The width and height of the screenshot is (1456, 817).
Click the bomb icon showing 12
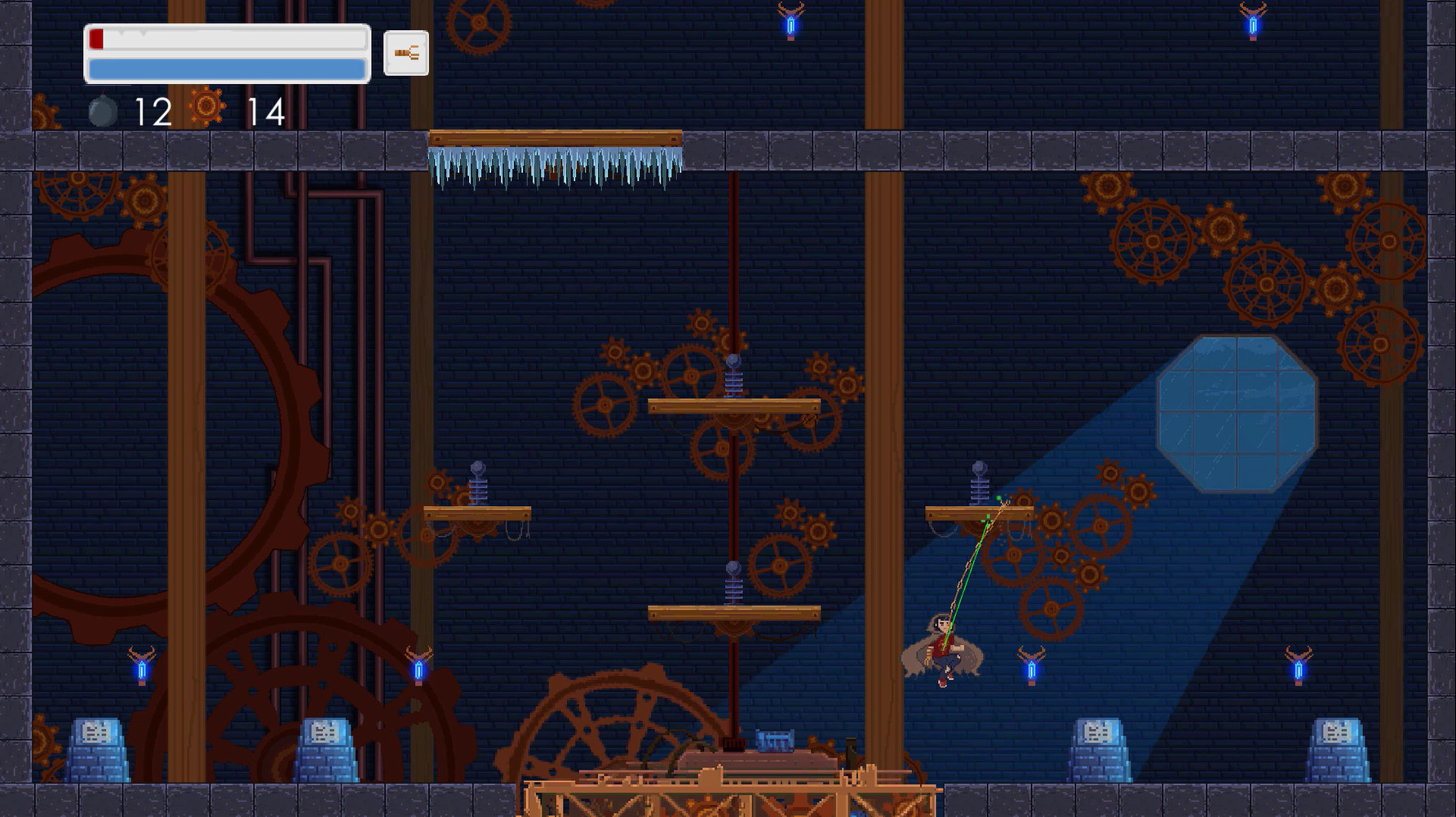(x=101, y=111)
